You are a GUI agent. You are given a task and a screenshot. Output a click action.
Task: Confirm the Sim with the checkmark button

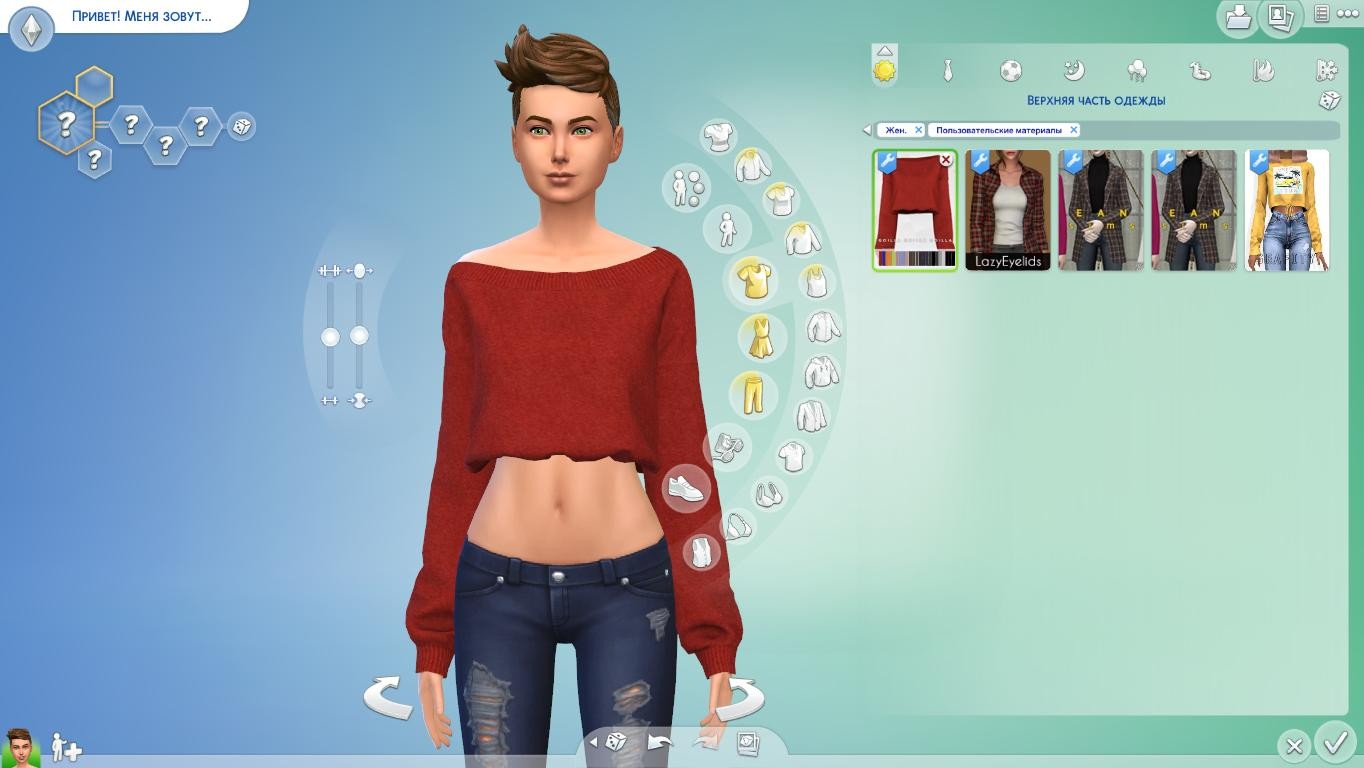point(1334,743)
